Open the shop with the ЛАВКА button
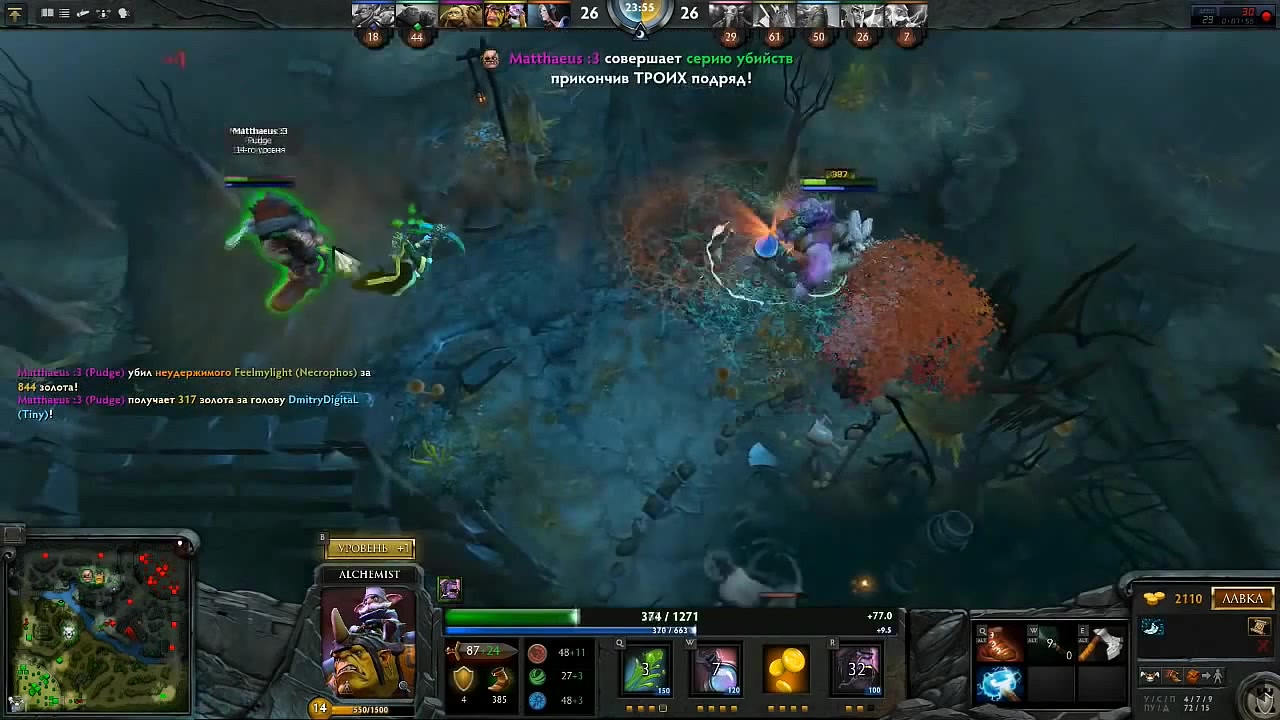Screen dimensions: 1280x720 click(x=1243, y=598)
